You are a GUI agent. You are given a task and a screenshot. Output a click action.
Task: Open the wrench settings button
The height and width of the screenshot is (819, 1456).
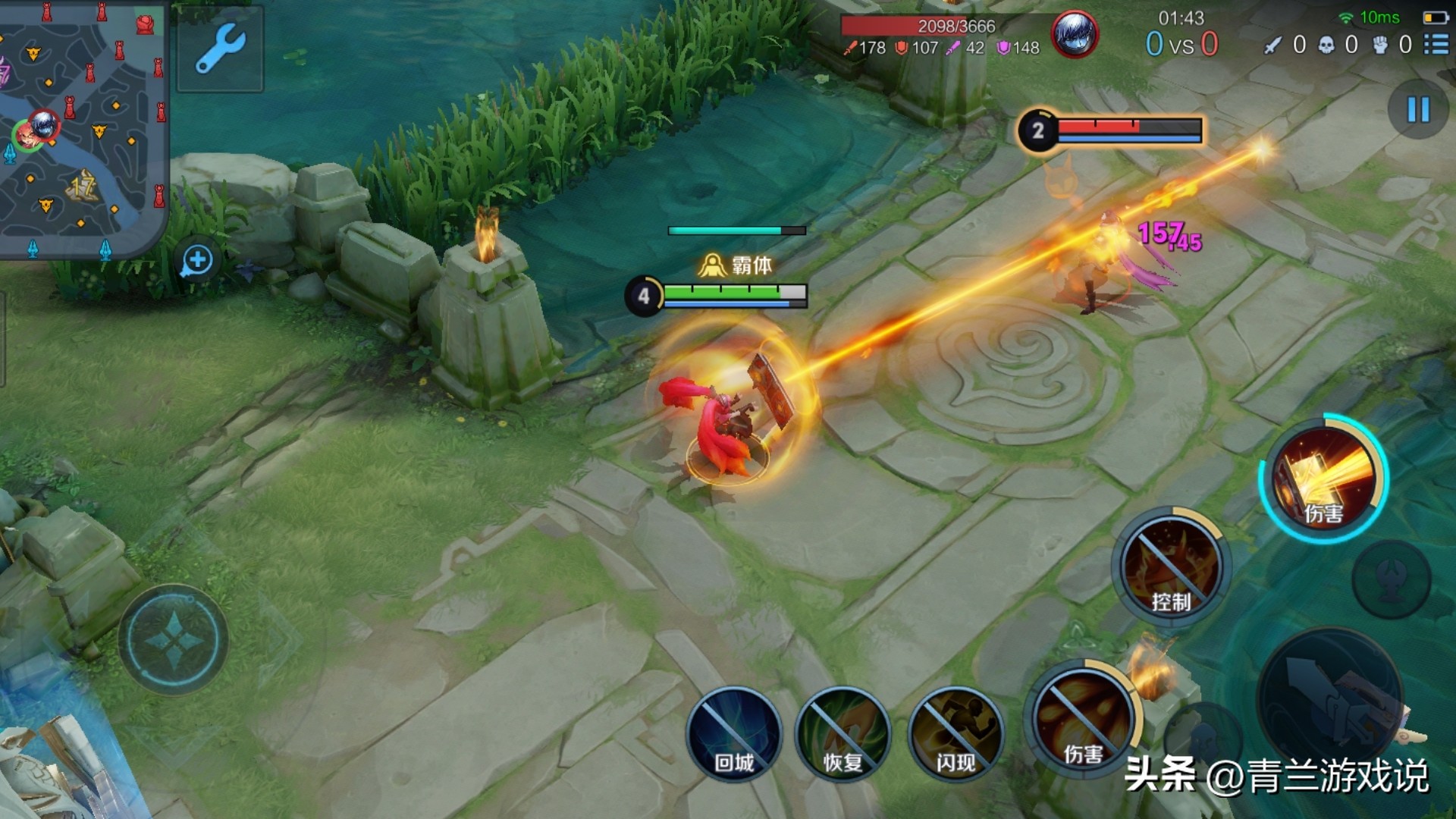coord(220,49)
